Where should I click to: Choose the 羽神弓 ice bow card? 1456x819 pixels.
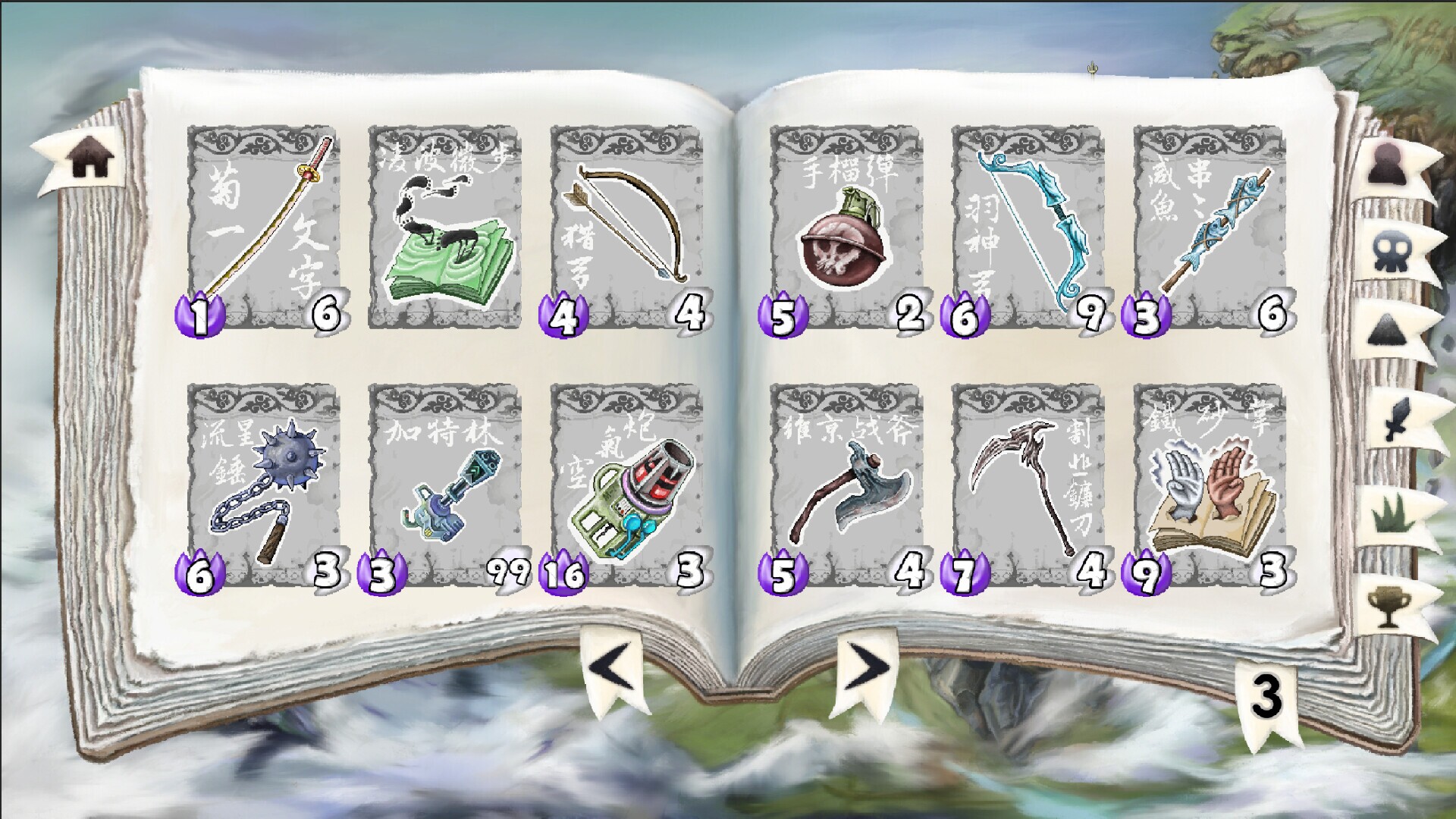click(x=1028, y=227)
